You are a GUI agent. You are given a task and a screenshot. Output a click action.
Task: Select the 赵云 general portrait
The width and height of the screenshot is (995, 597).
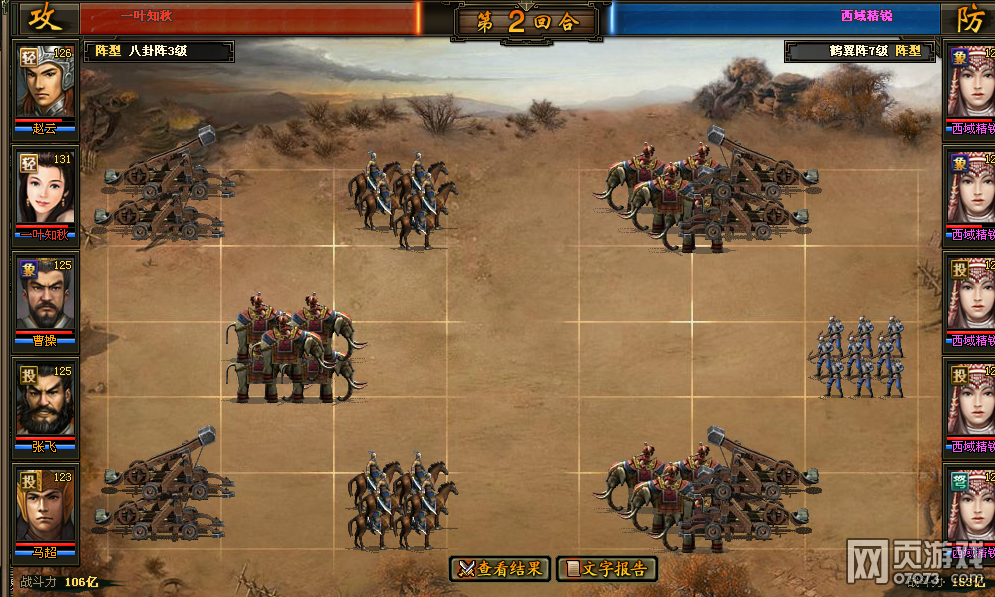[x=45, y=81]
